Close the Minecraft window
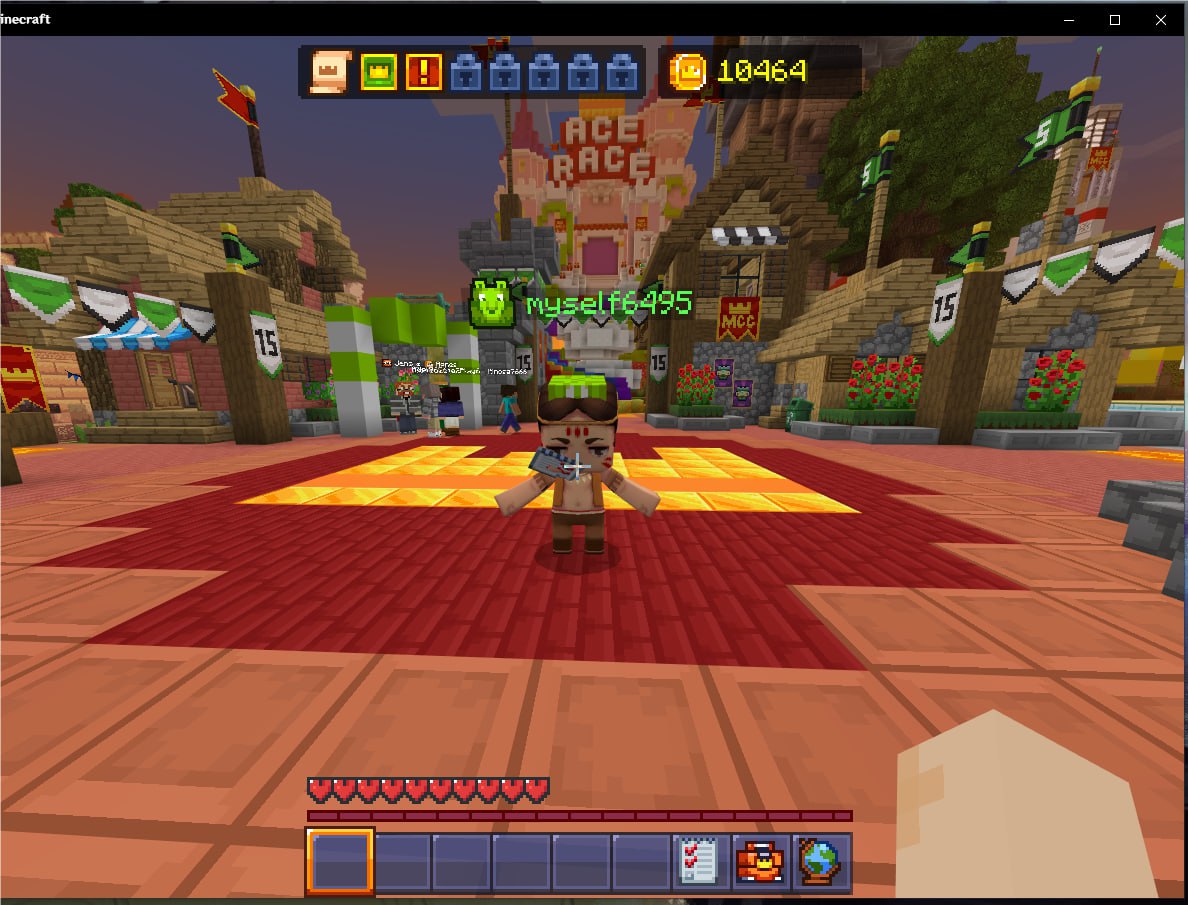The height and width of the screenshot is (905, 1188). [1160, 19]
